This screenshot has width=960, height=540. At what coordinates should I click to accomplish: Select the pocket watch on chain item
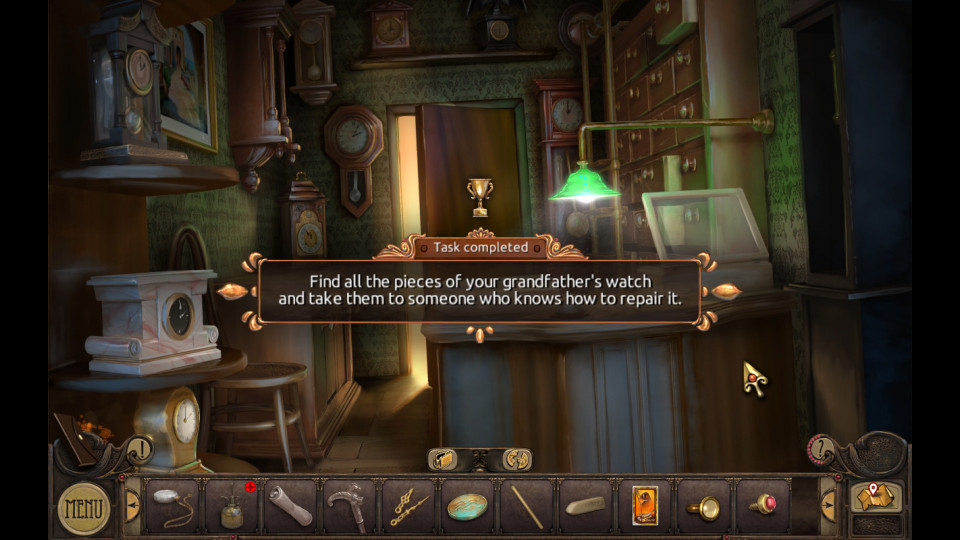pyautogui.click(x=173, y=506)
